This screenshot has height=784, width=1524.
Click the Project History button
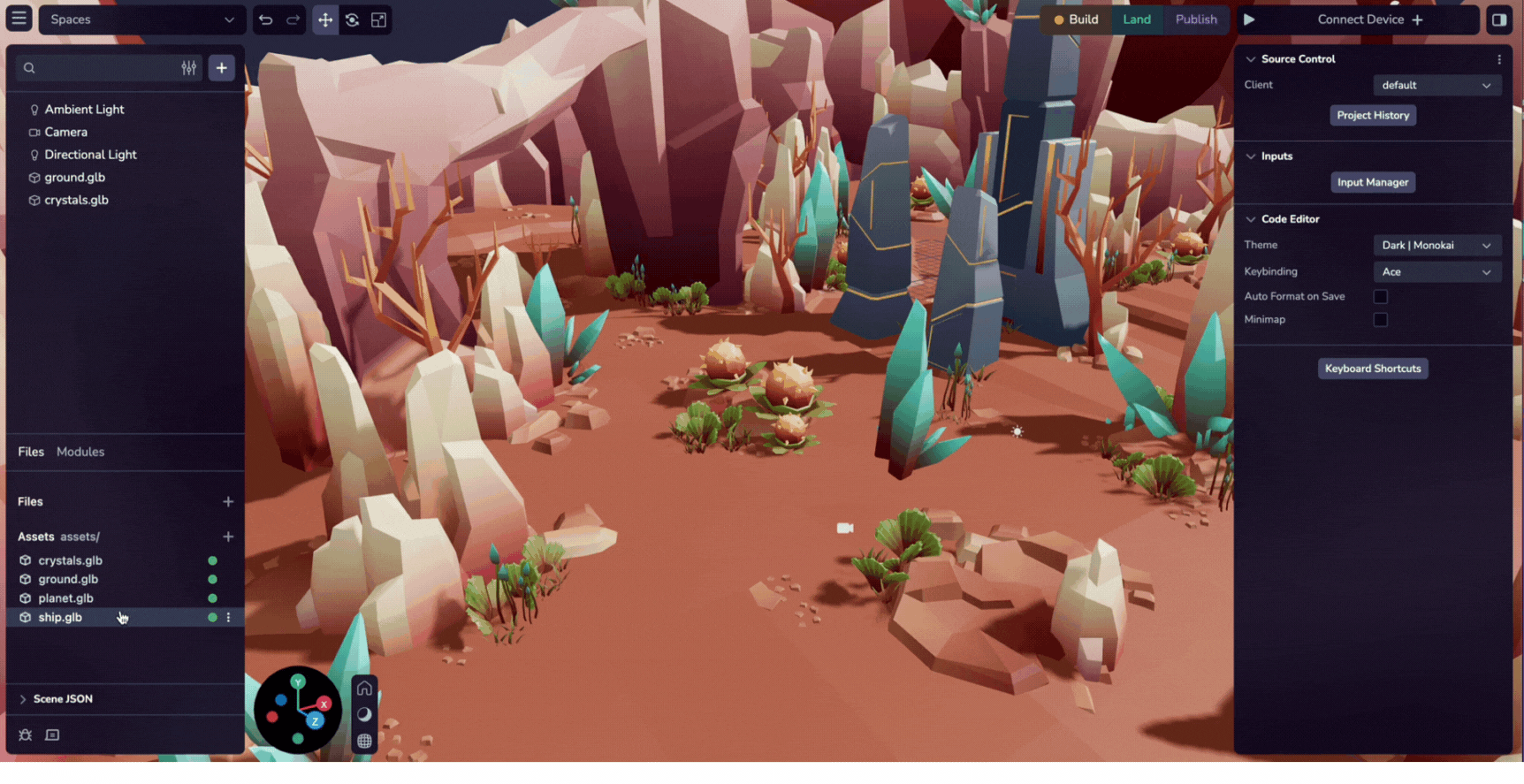click(1372, 115)
